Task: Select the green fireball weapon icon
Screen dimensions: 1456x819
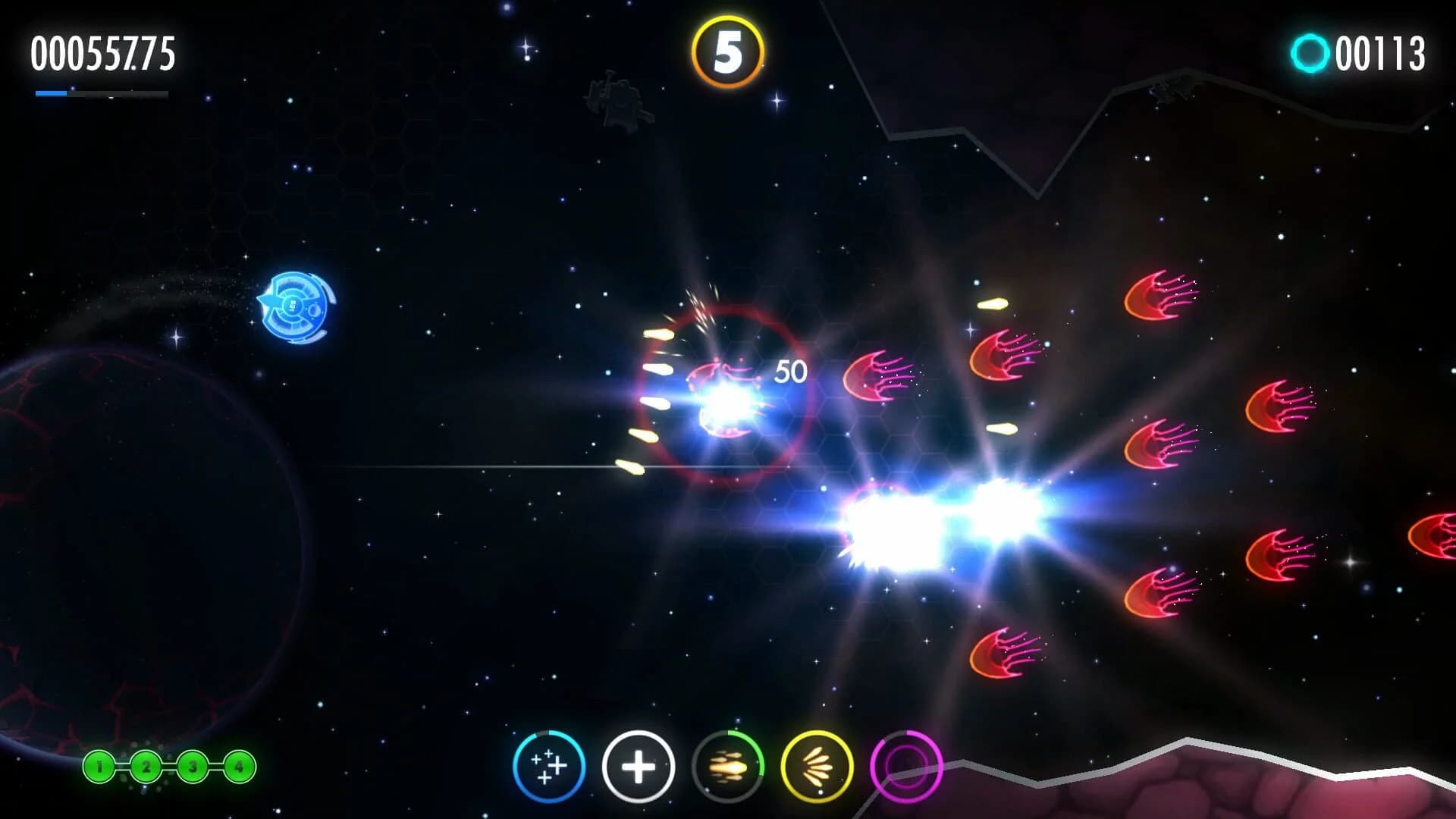Action: [728, 766]
